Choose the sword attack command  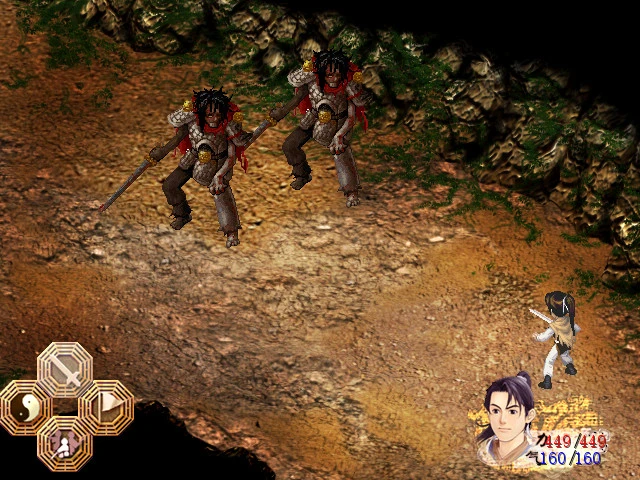point(65,370)
